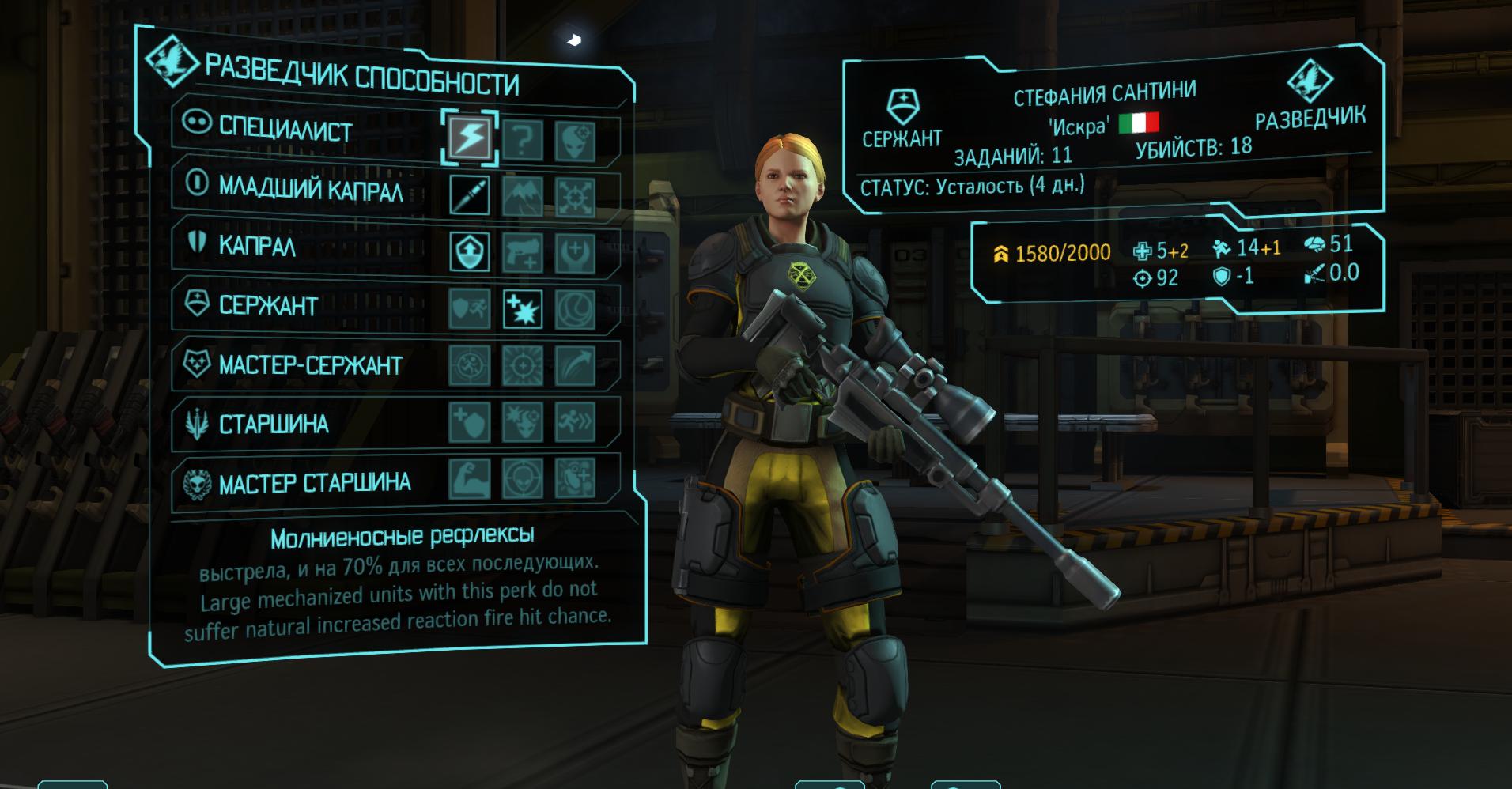Pick the alien head in crosshair perk
This screenshot has height=789, width=1512.
(523, 479)
